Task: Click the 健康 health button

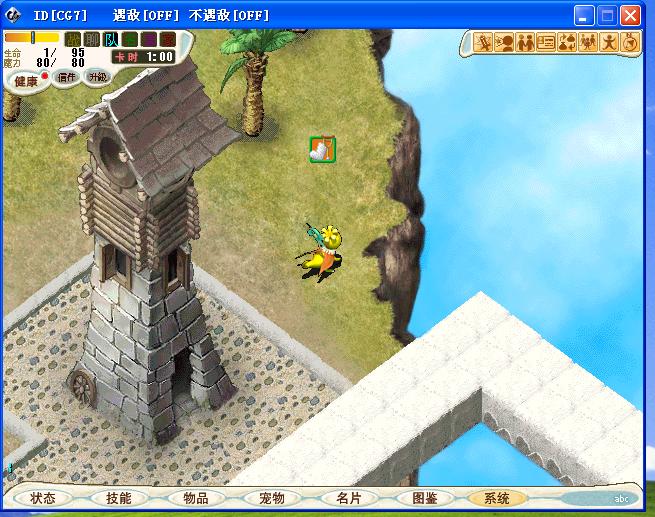Action: coord(26,79)
